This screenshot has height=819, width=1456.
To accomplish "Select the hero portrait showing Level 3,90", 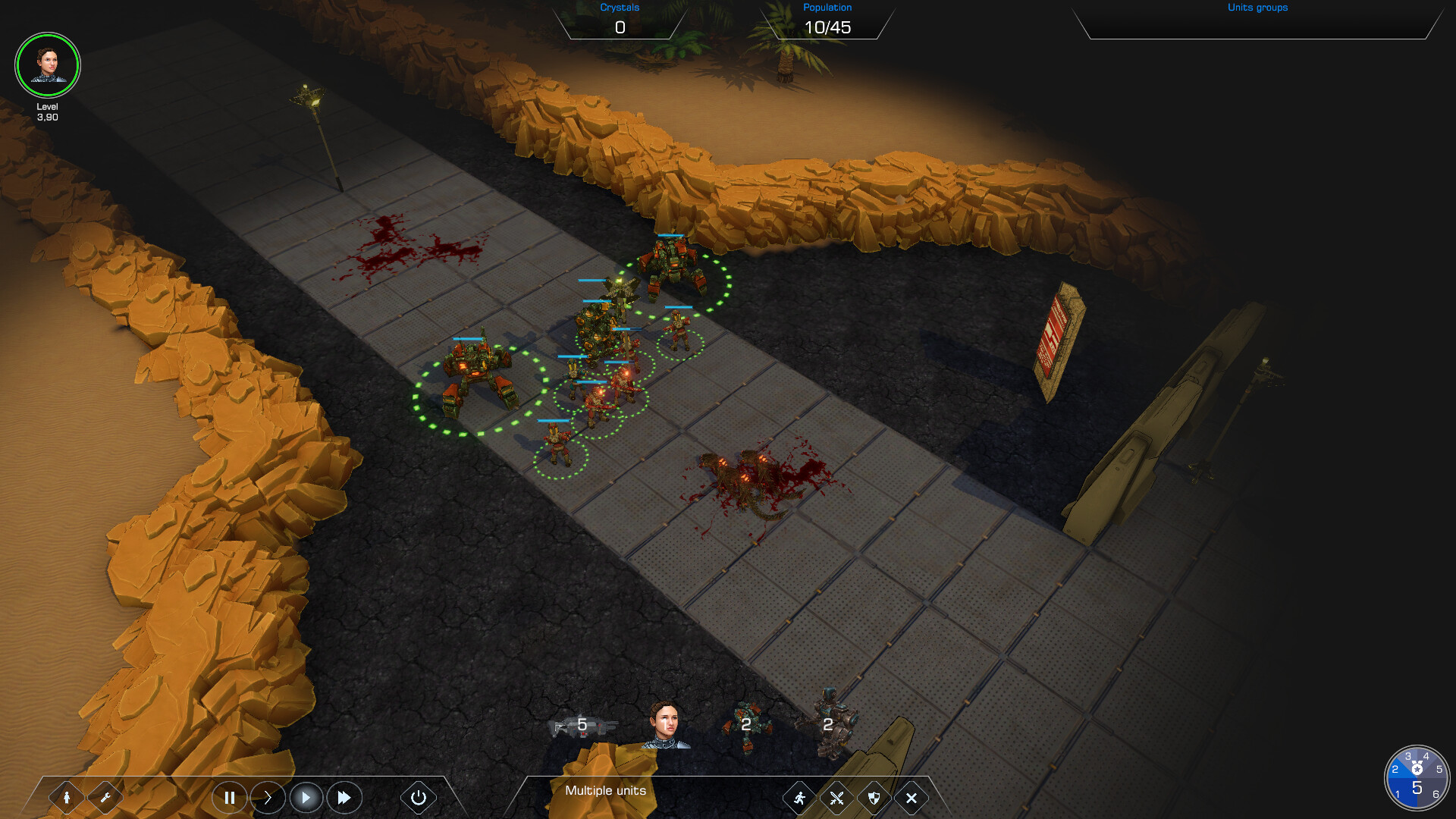I will 47,65.
